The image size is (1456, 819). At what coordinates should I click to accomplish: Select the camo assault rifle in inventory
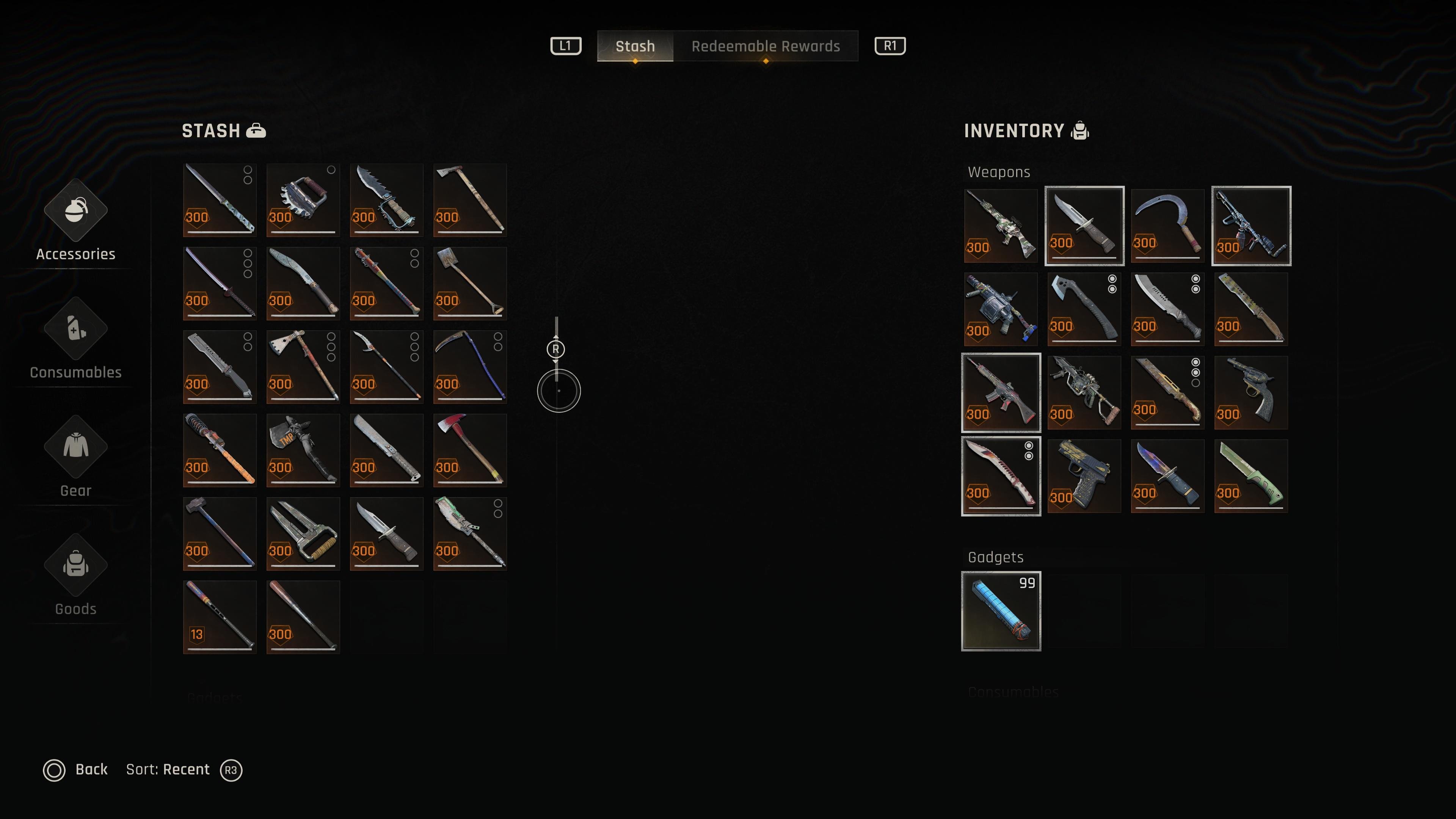pyautogui.click(x=1001, y=226)
